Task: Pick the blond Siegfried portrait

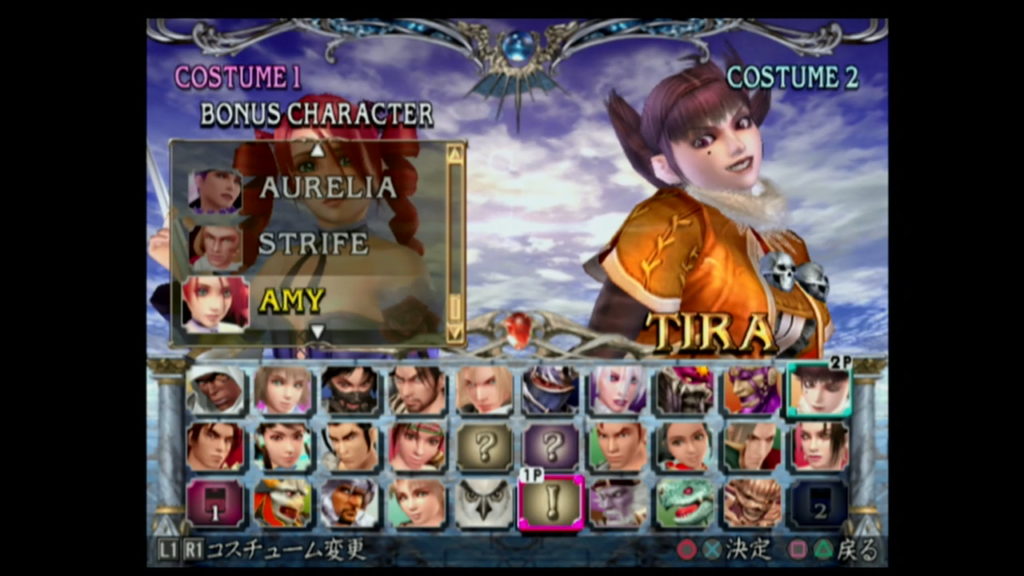Action: 484,390
